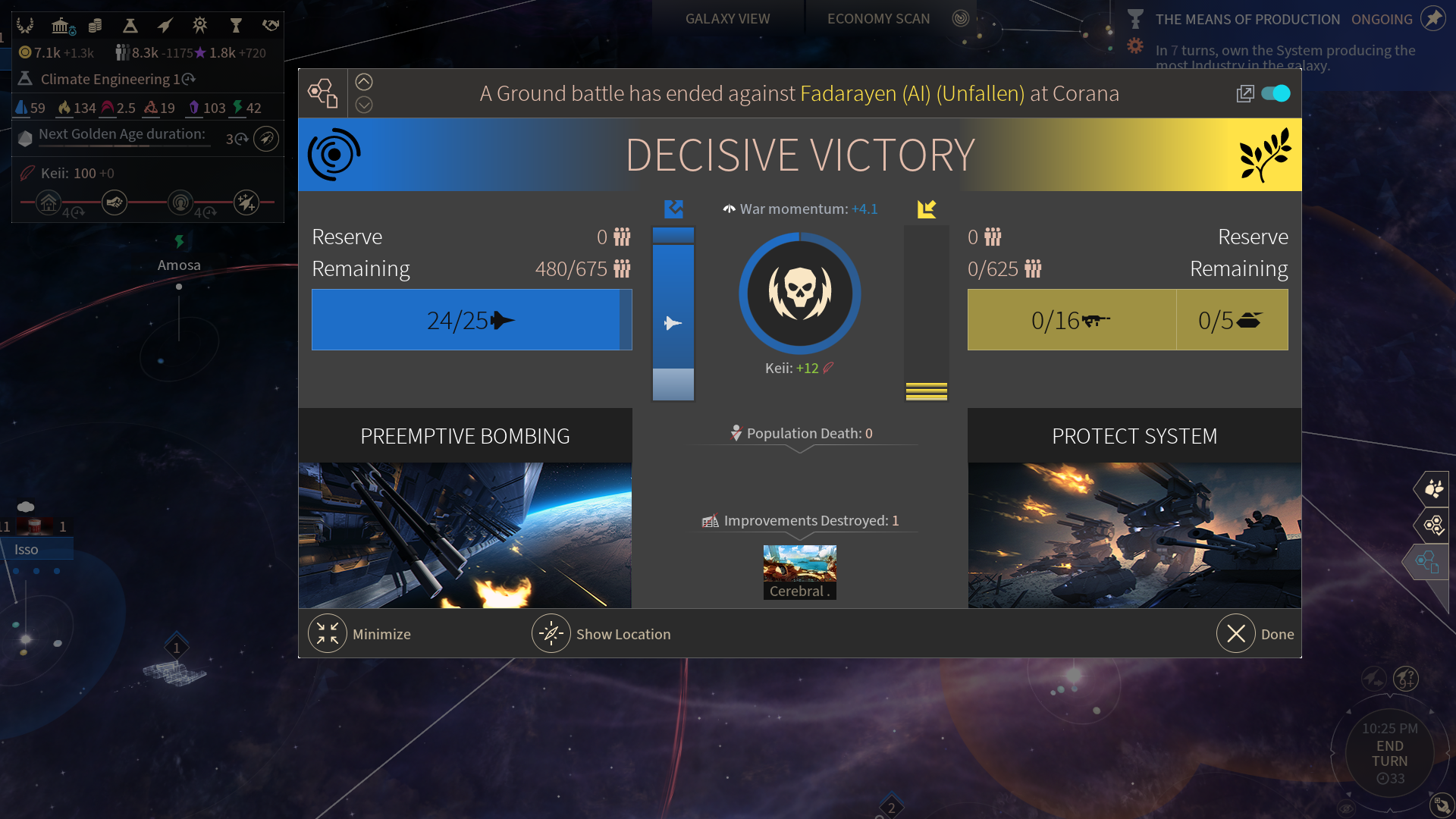Click the Amosa system label

pyautogui.click(x=179, y=265)
